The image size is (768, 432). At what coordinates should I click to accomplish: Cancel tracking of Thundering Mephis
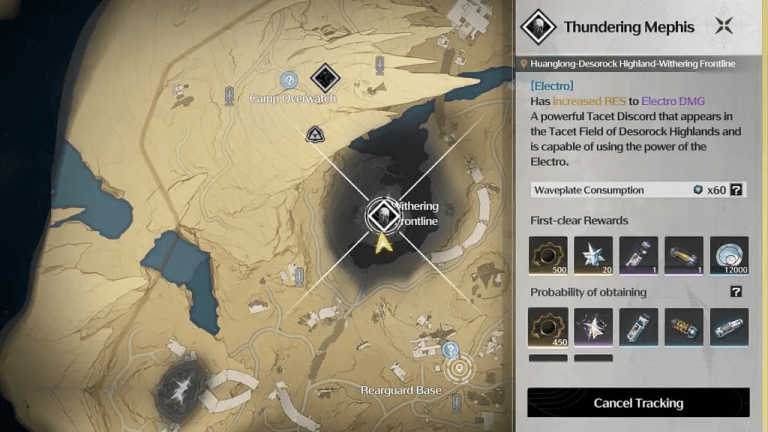pyautogui.click(x=638, y=403)
